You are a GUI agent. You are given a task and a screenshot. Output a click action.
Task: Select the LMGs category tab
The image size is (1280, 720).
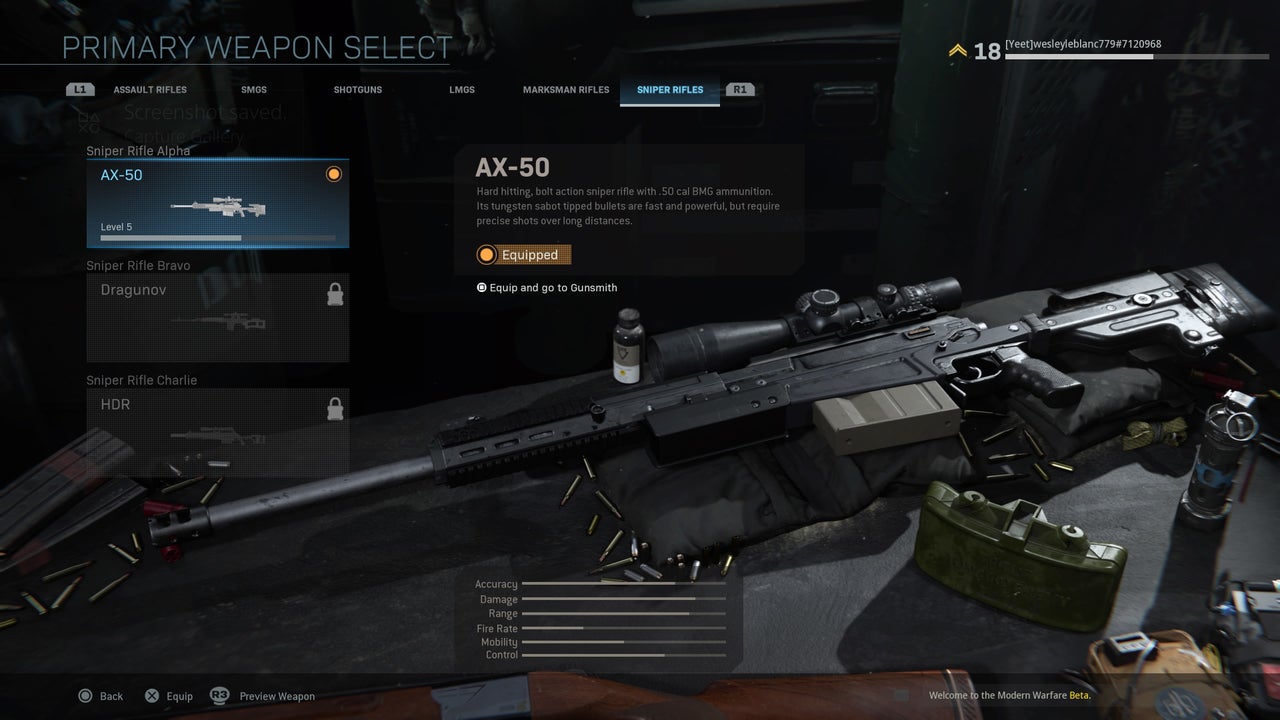tap(462, 90)
